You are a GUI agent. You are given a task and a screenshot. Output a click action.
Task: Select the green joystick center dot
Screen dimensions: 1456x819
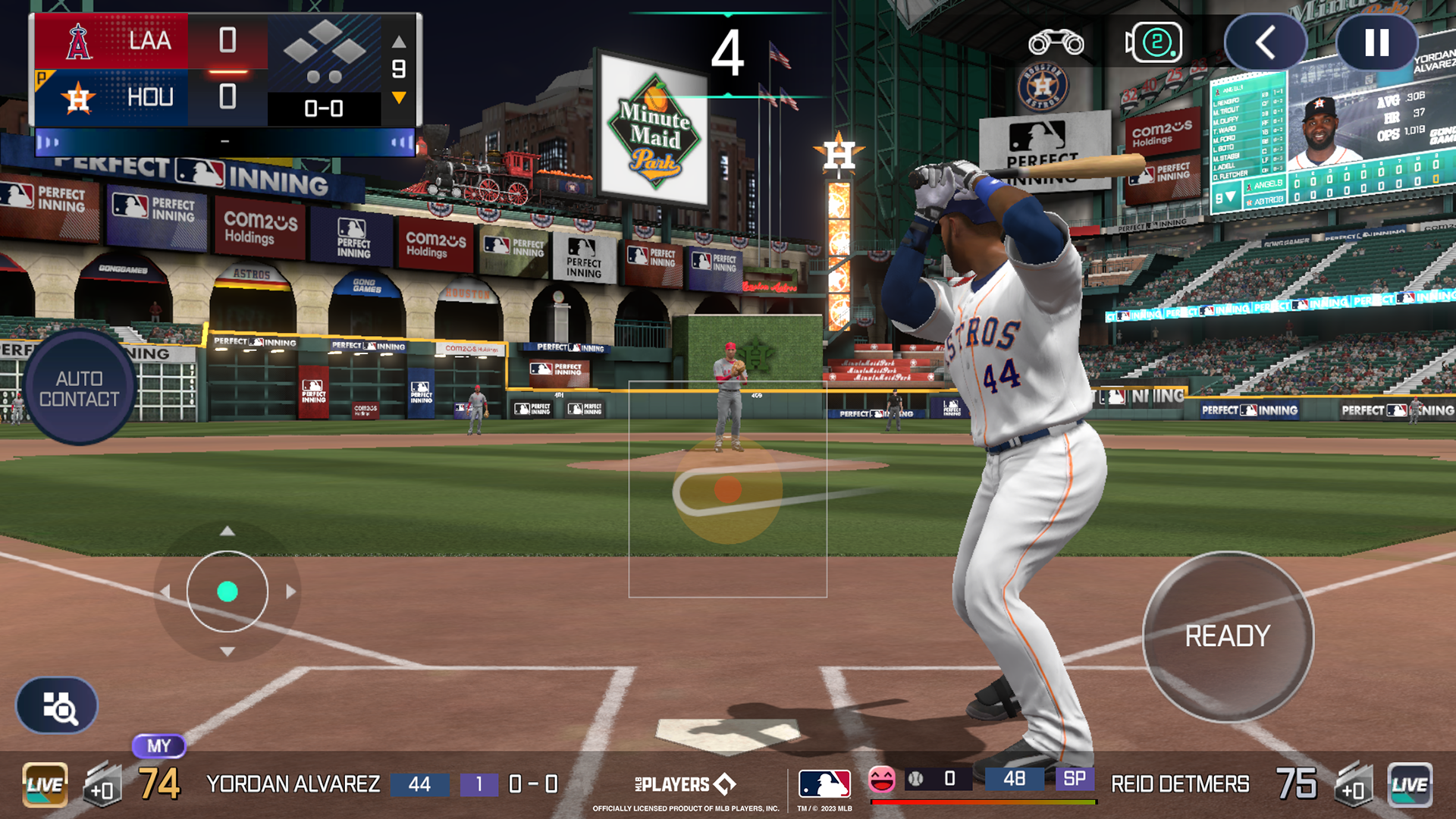(227, 591)
